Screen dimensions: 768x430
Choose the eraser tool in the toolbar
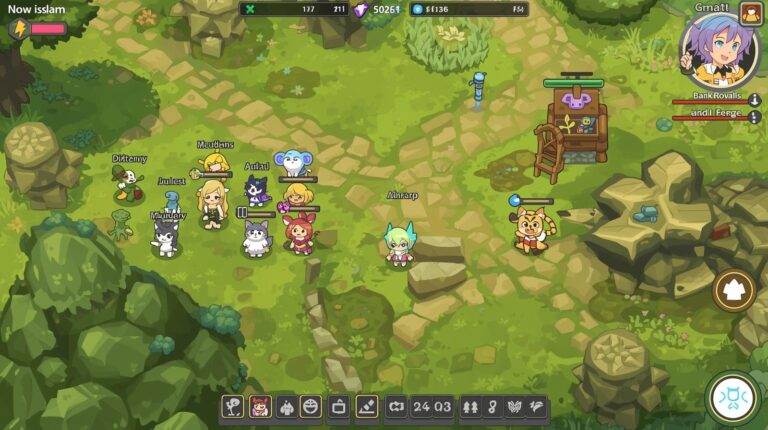click(x=367, y=407)
